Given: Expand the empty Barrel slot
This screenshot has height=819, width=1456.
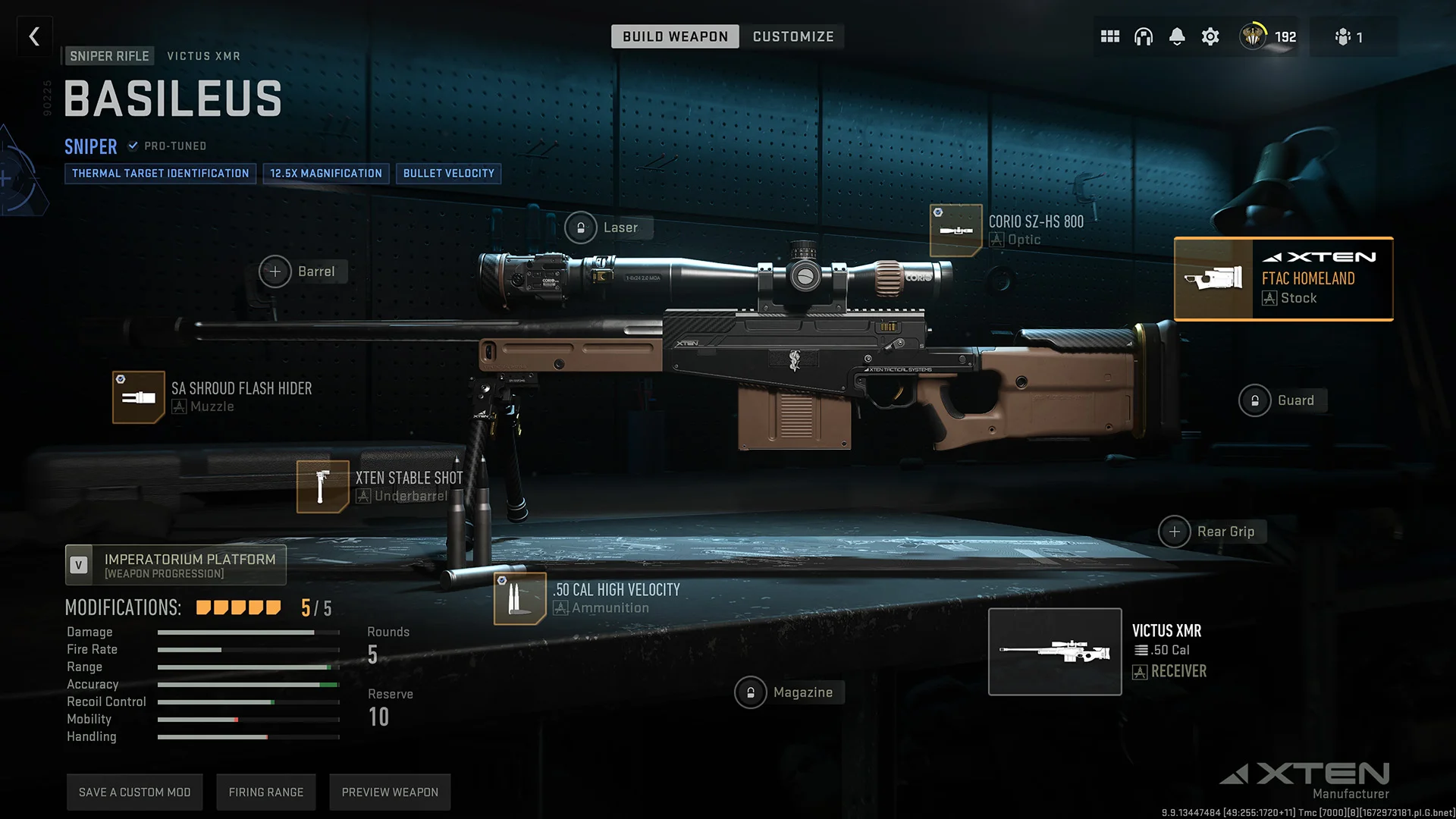Looking at the screenshot, I should click(x=275, y=271).
